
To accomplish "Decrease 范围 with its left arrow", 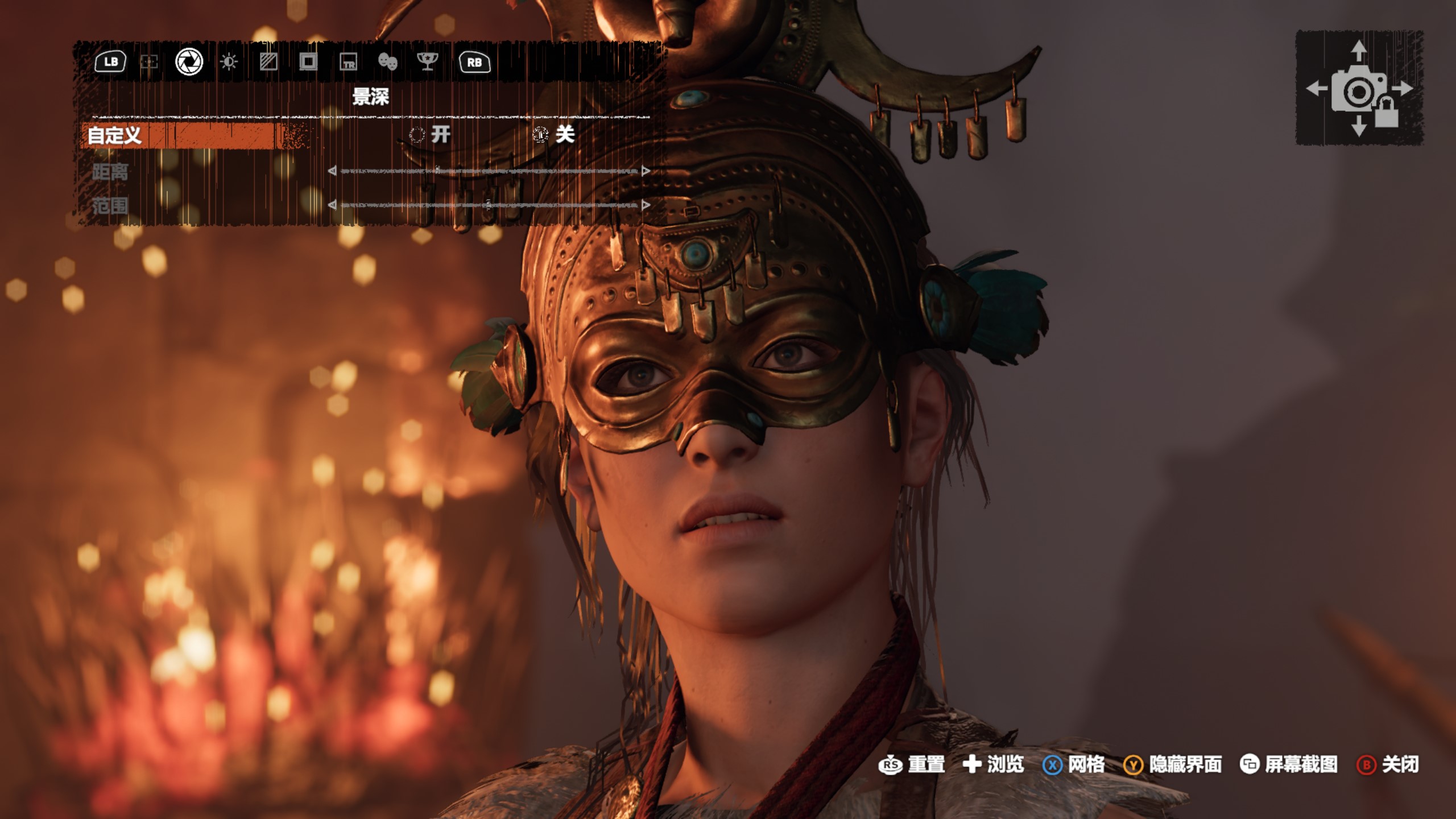I will pyautogui.click(x=332, y=205).
